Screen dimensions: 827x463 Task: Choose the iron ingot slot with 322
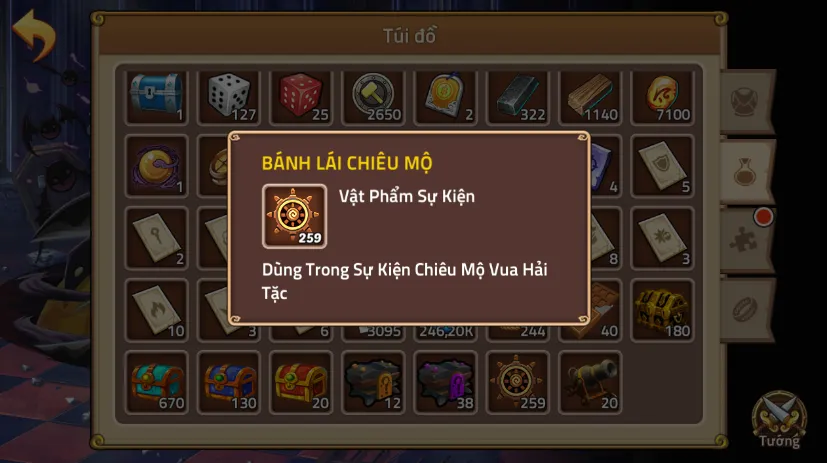pyautogui.click(x=518, y=96)
